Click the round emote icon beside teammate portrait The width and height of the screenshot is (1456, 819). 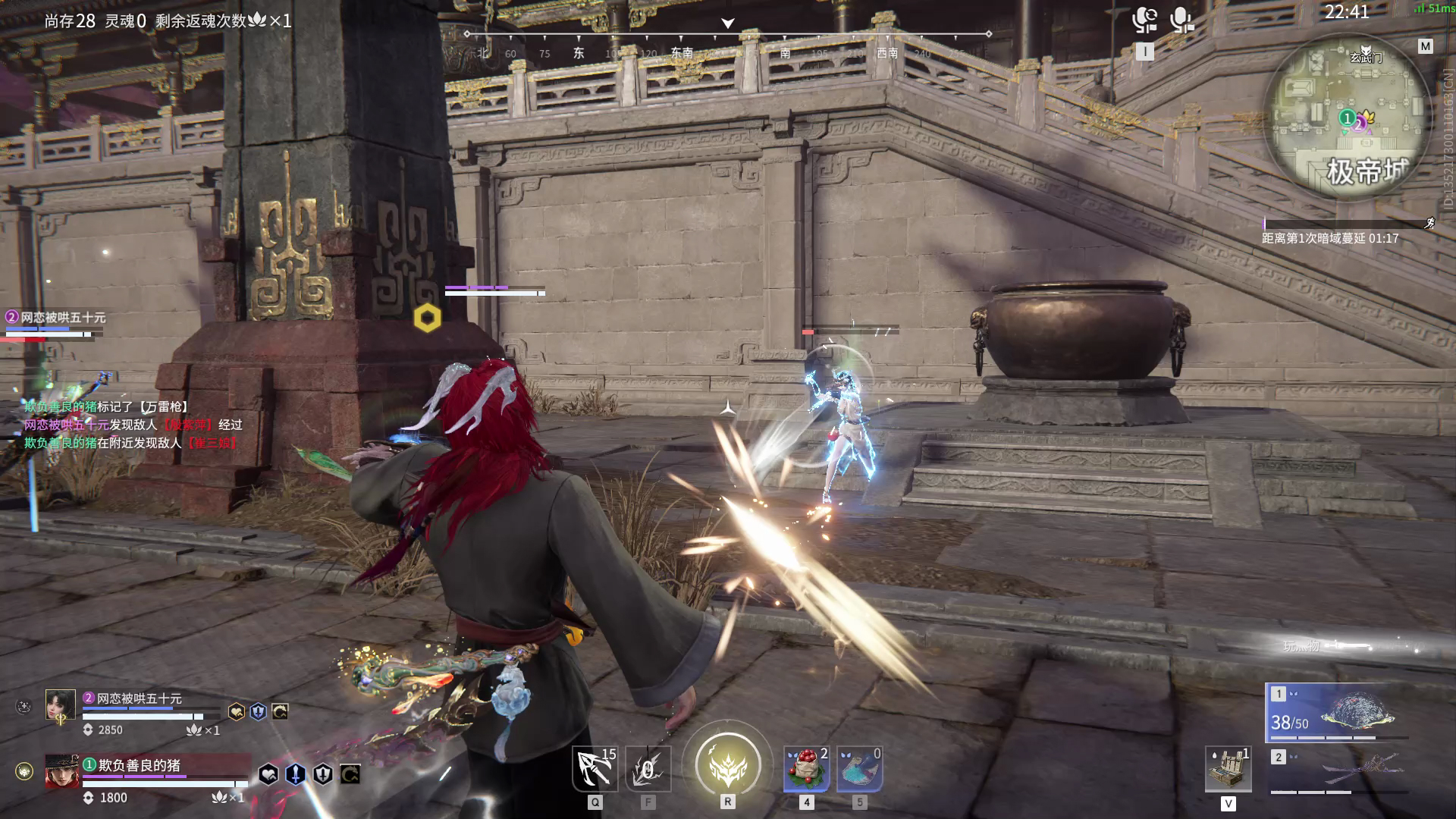tap(24, 707)
